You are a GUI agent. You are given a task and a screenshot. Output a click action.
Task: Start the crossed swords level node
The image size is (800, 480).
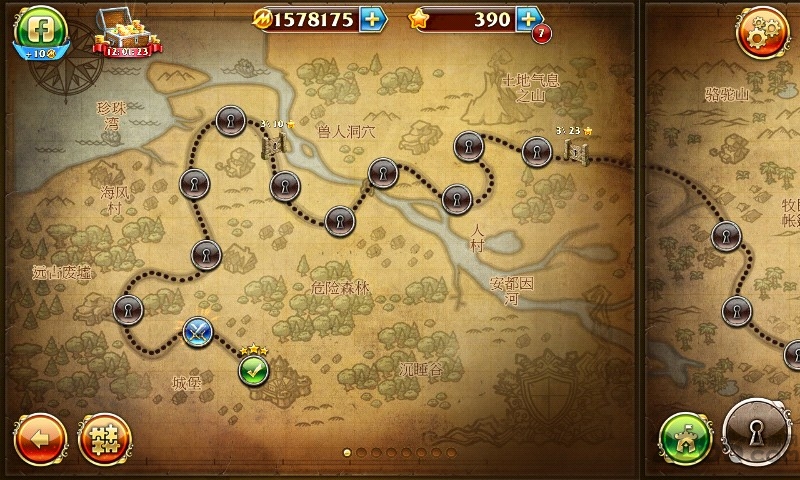coord(198,331)
